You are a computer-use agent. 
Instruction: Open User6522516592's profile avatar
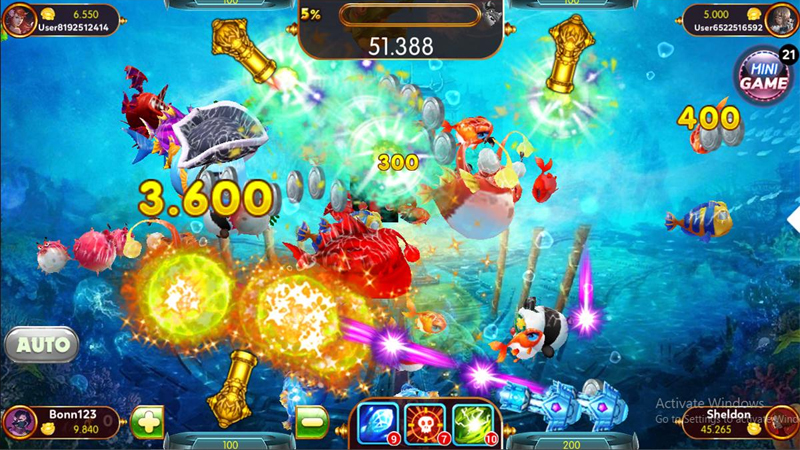pyautogui.click(x=783, y=18)
